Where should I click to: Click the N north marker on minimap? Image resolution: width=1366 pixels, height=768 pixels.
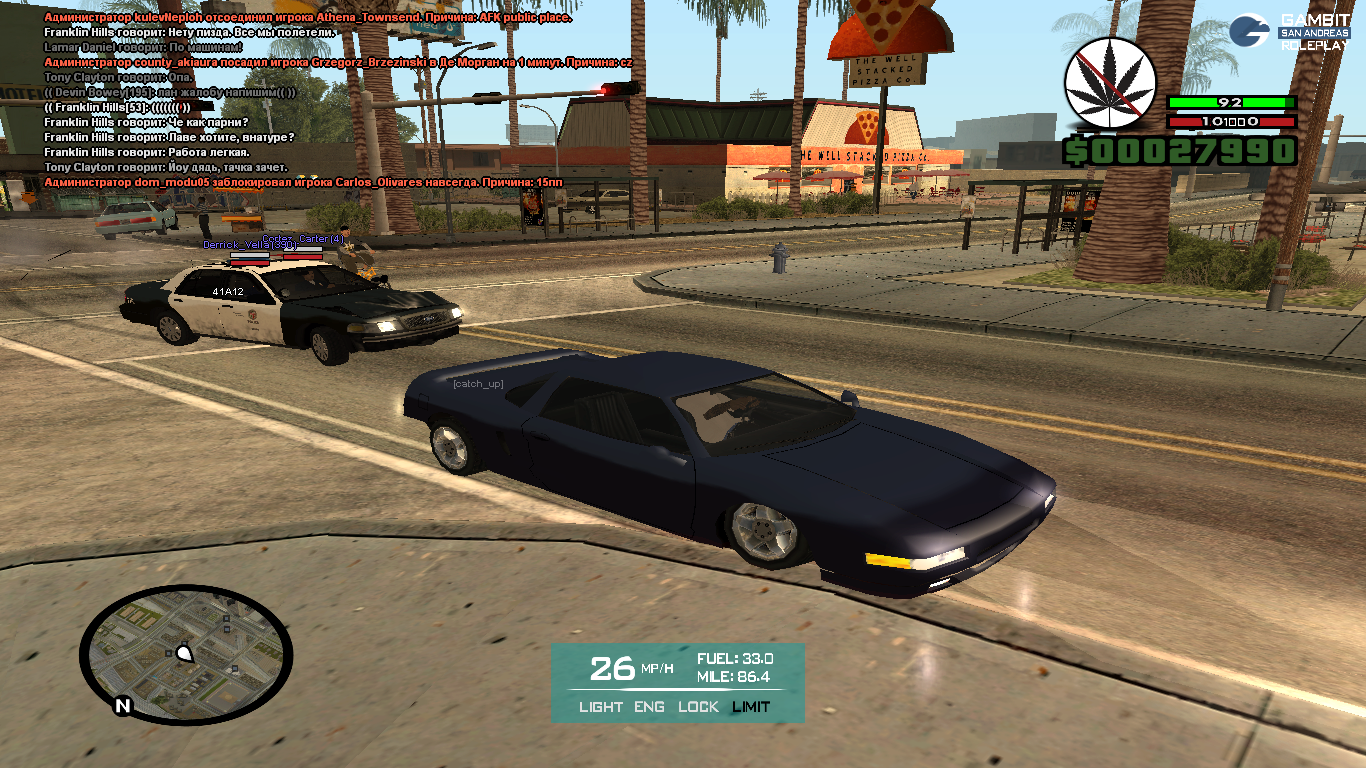[123, 706]
